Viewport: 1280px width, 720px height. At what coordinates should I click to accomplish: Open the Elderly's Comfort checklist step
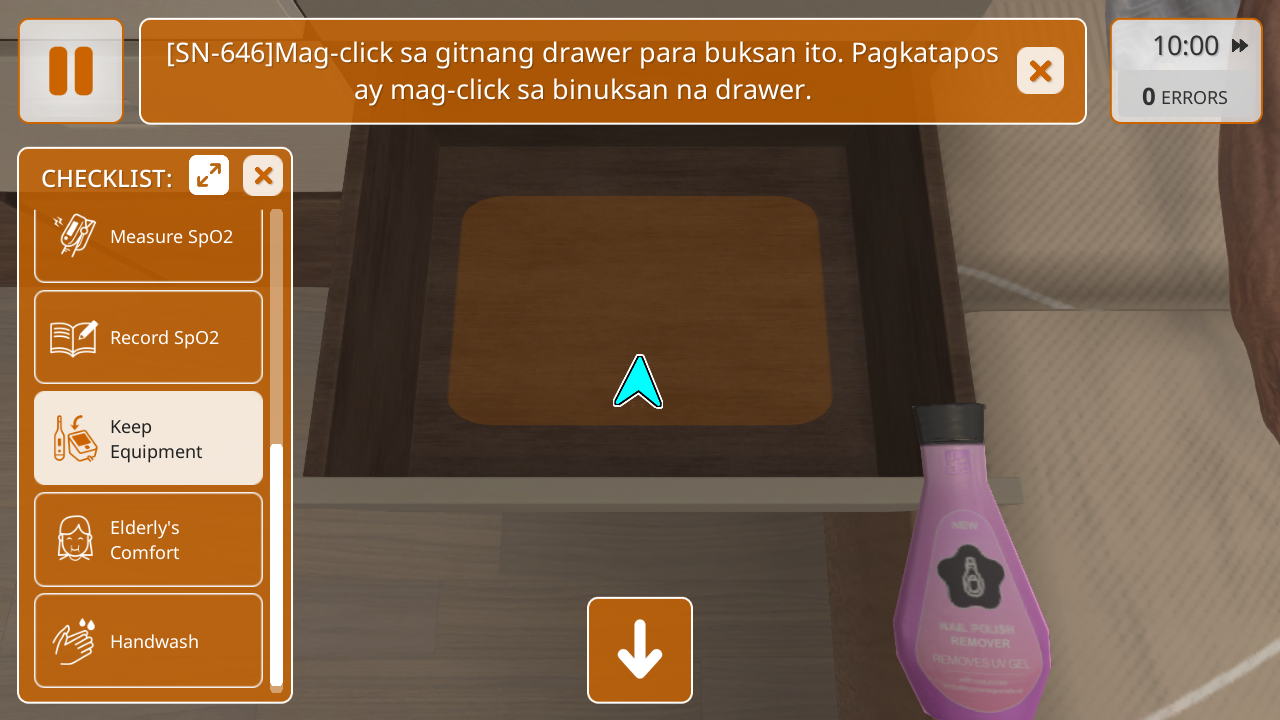(148, 540)
